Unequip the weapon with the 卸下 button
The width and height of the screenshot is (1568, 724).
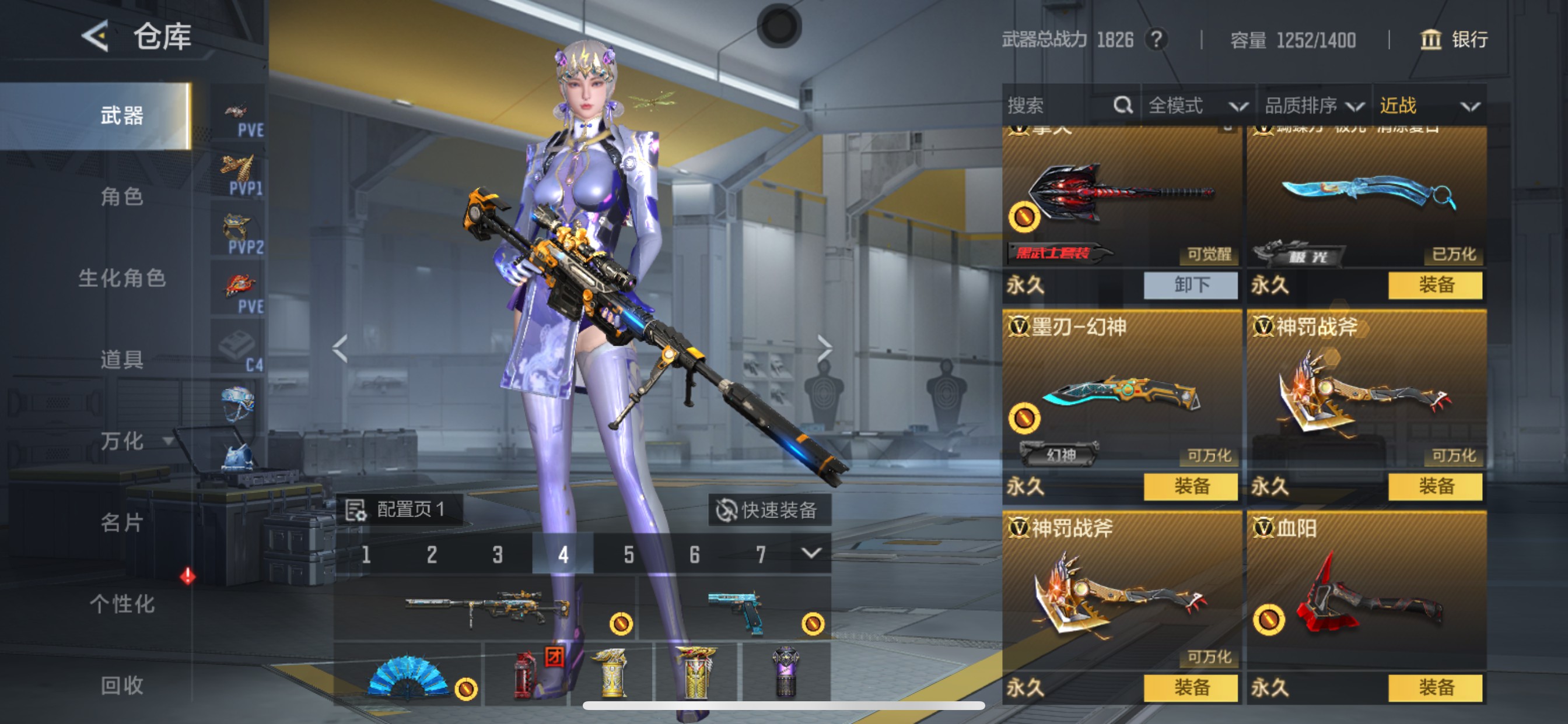tap(1191, 284)
